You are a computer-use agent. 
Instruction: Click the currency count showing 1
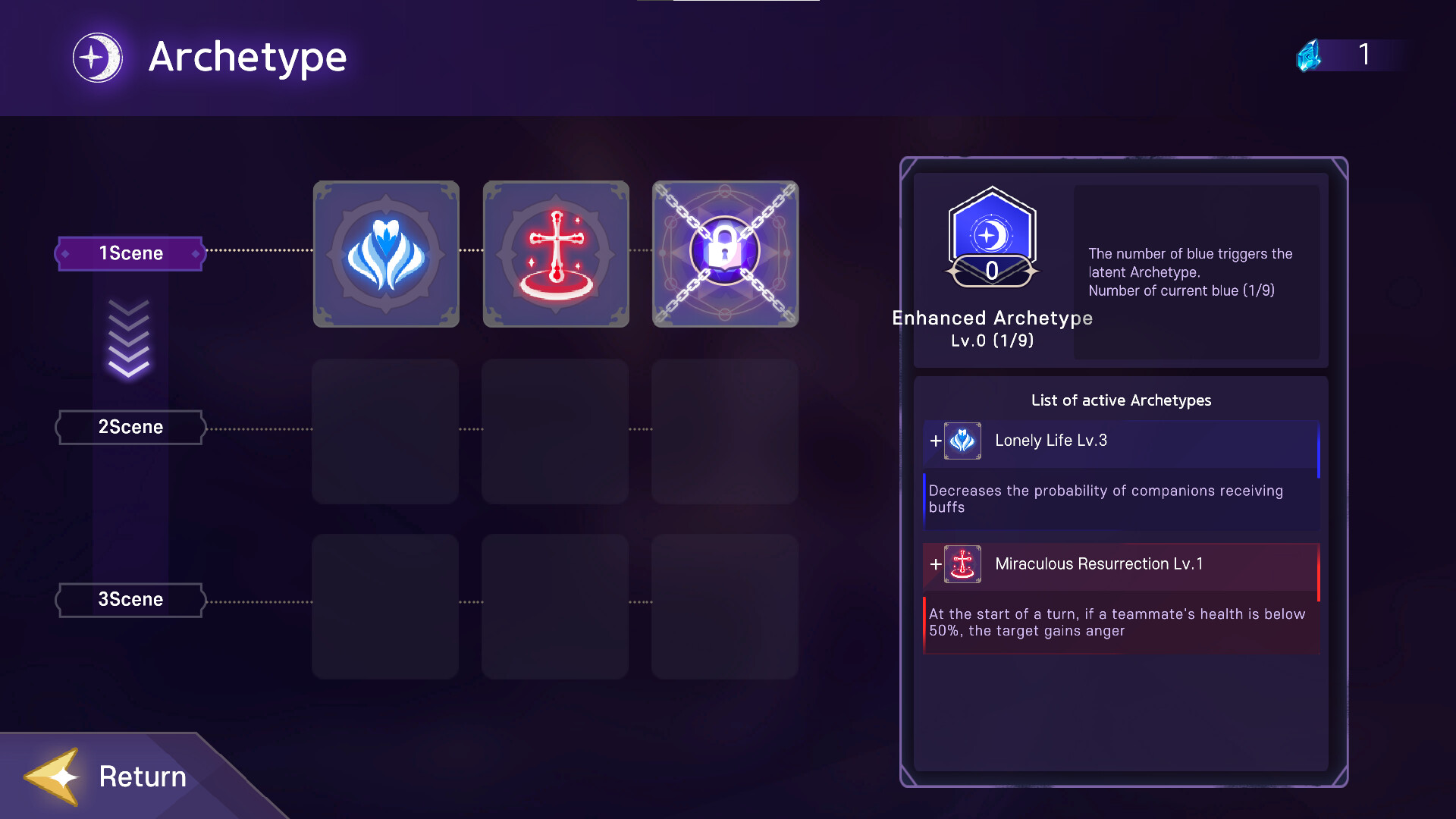pyautogui.click(x=1365, y=55)
